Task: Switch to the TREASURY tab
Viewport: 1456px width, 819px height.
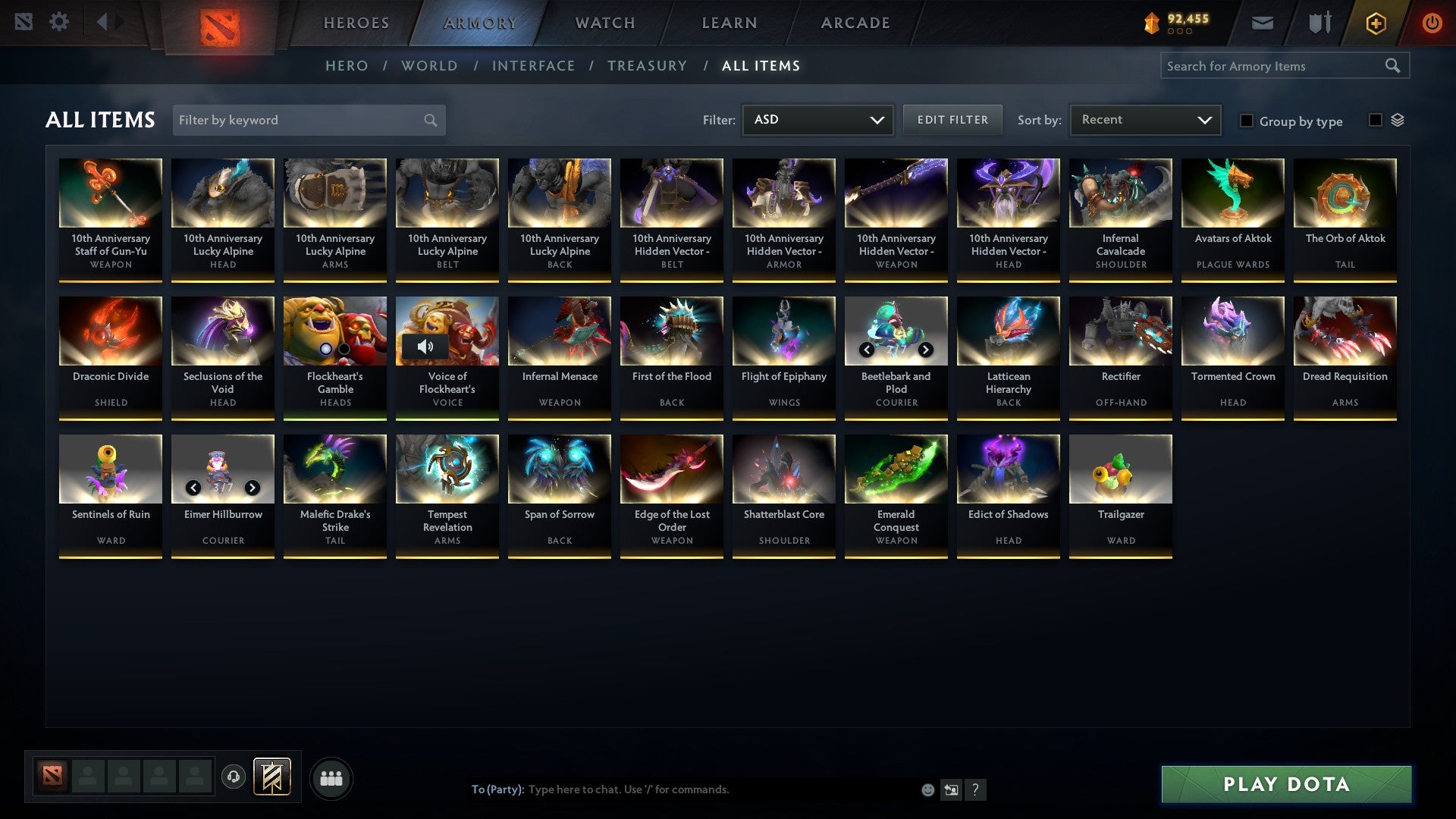Action: coord(648,66)
